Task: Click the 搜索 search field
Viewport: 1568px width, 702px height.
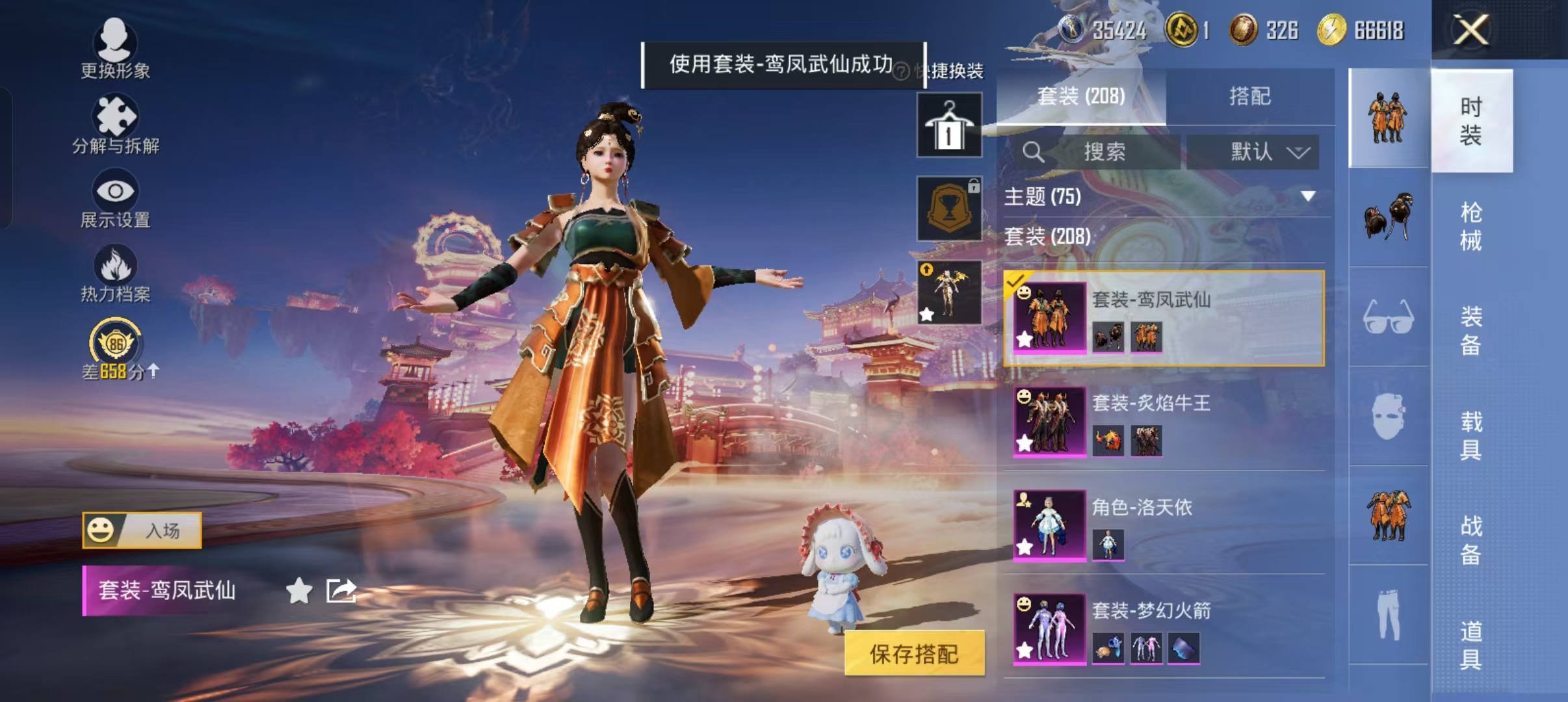Action: pyautogui.click(x=1105, y=151)
